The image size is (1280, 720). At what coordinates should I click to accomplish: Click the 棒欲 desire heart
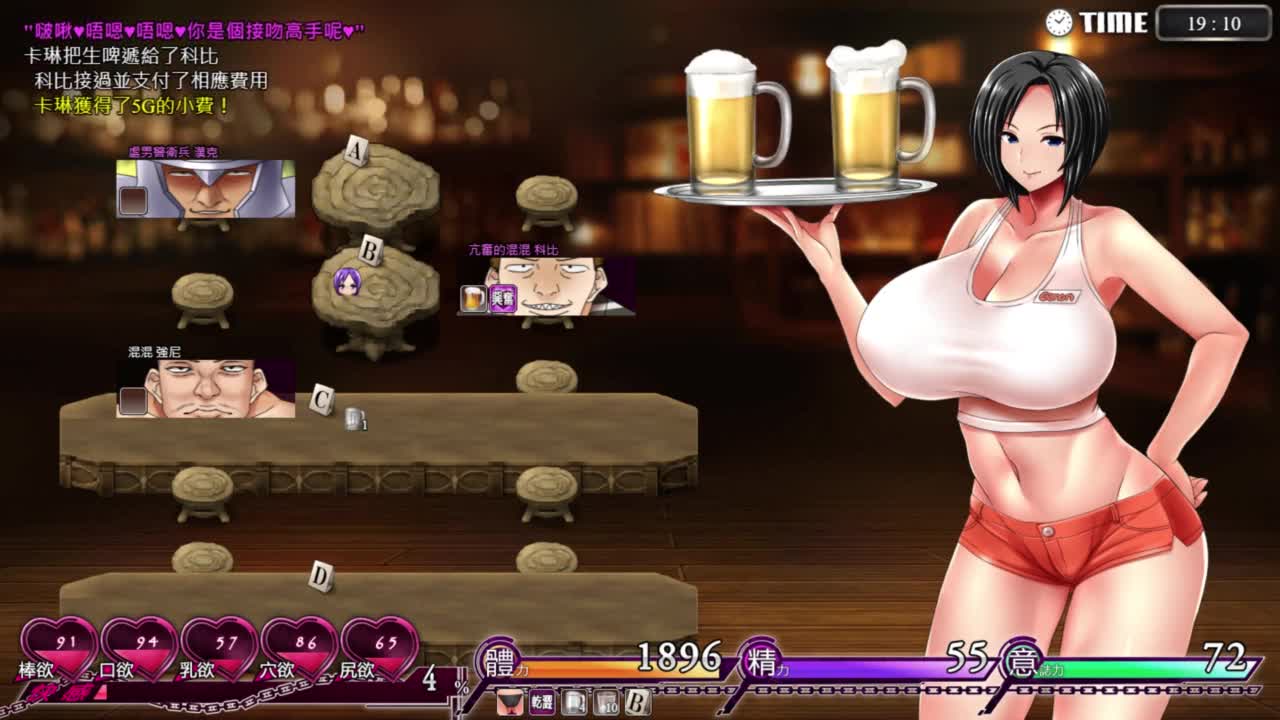60,647
